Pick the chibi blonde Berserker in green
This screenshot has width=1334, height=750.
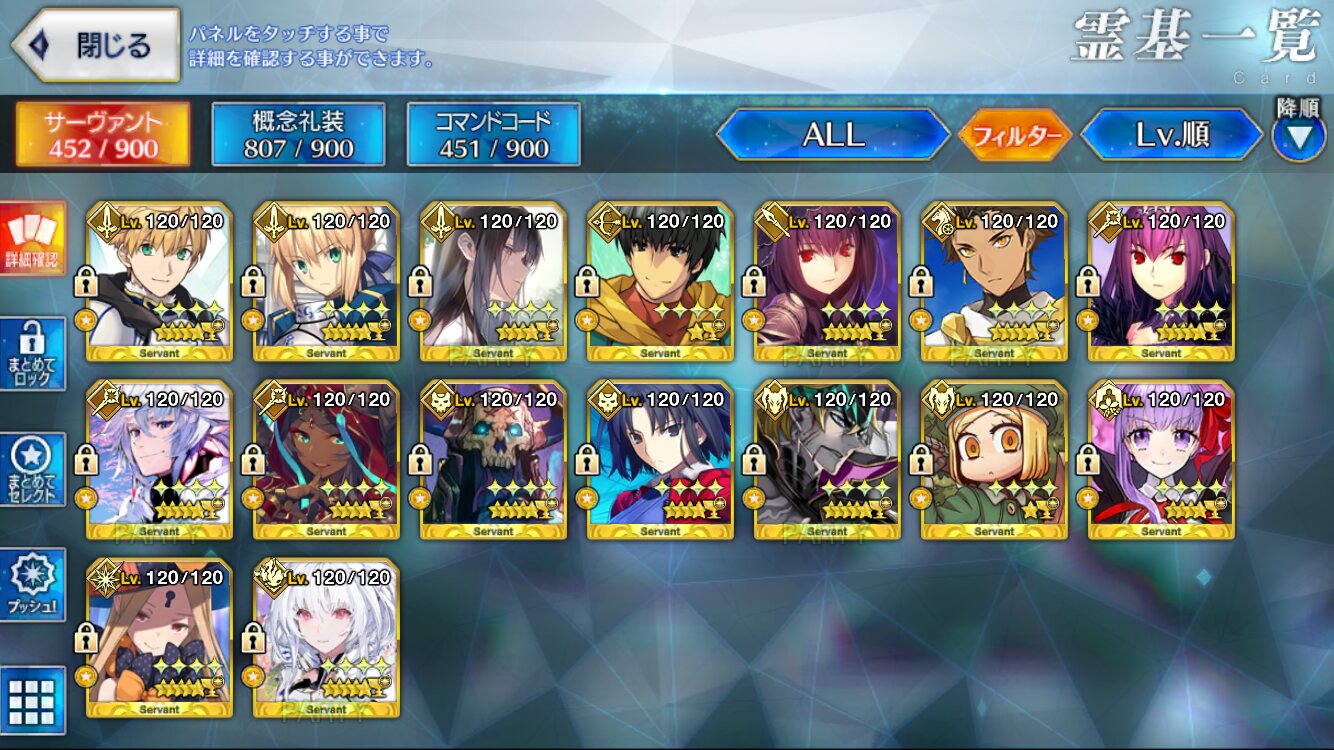(x=994, y=460)
